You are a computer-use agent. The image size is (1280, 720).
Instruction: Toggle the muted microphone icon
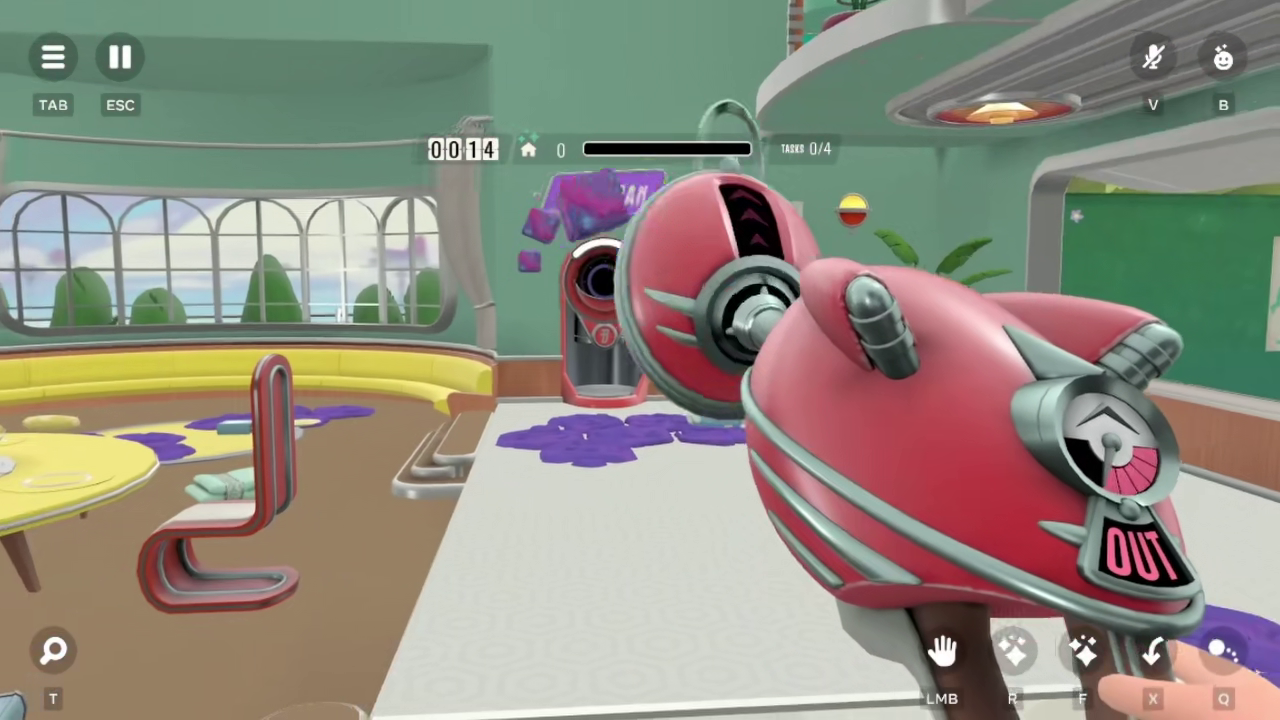pyautogui.click(x=1153, y=57)
